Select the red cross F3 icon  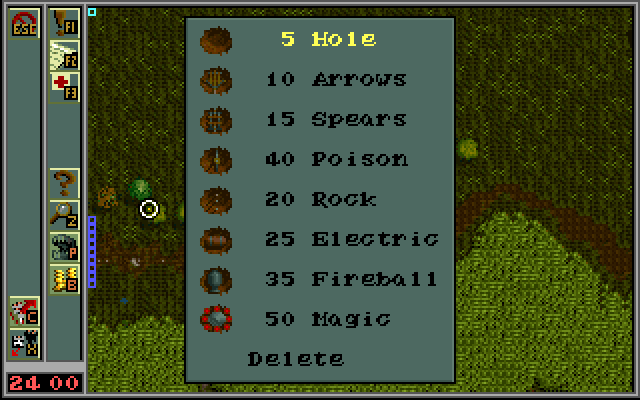coord(65,86)
